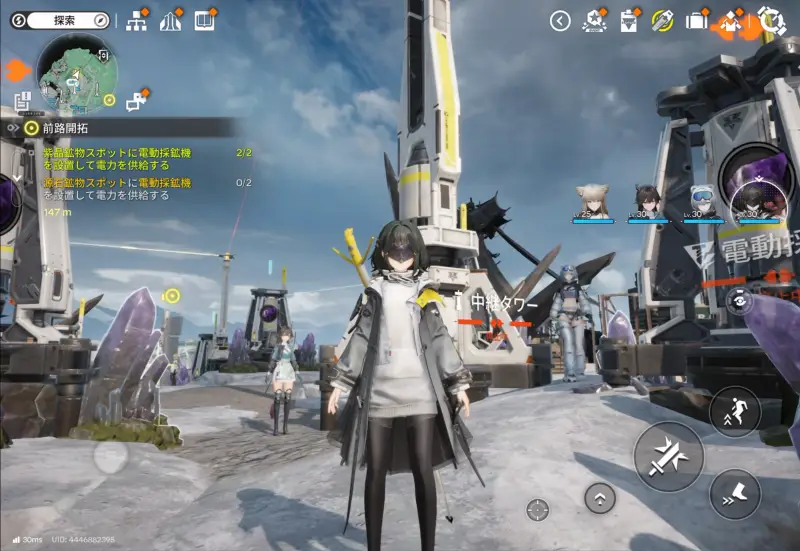This screenshot has height=551, width=800.
Task: Open the ring-shaped main menu icon
Action: [771, 20]
